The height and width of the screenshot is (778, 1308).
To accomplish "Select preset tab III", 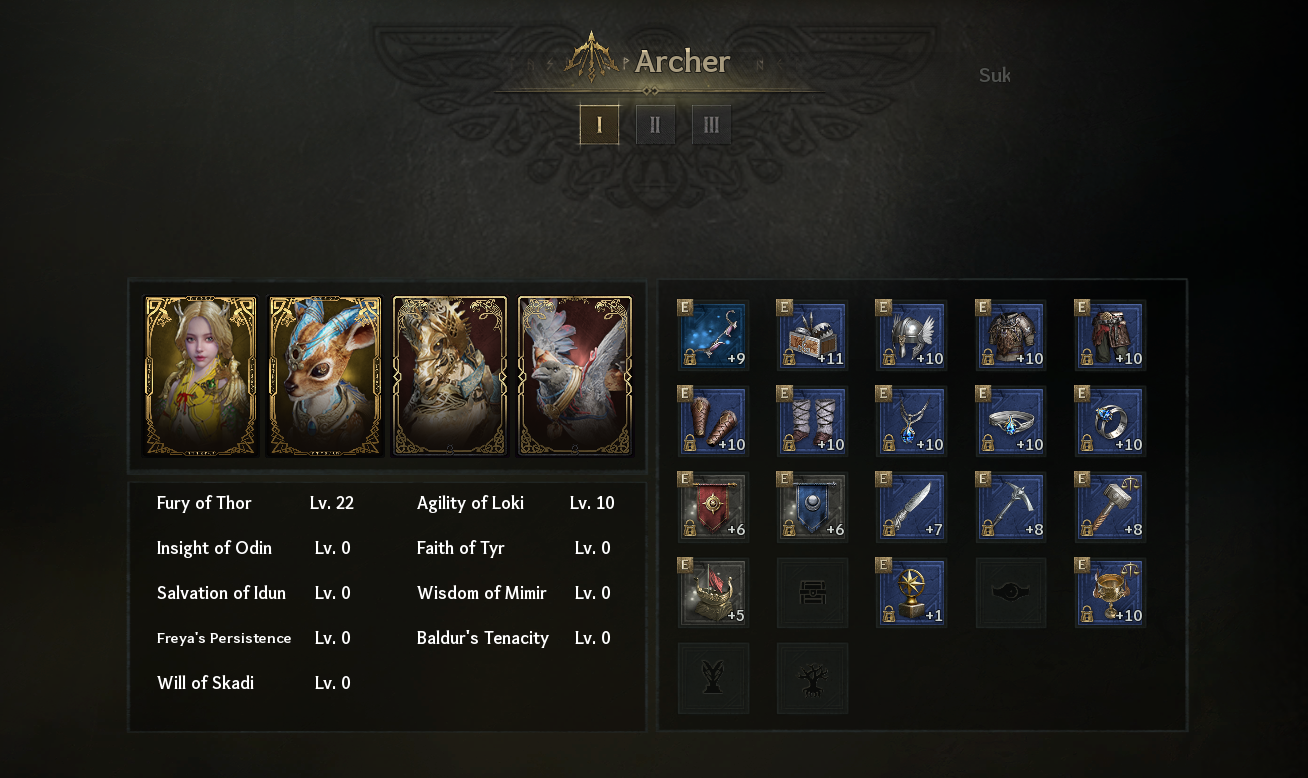I will pyautogui.click(x=711, y=125).
